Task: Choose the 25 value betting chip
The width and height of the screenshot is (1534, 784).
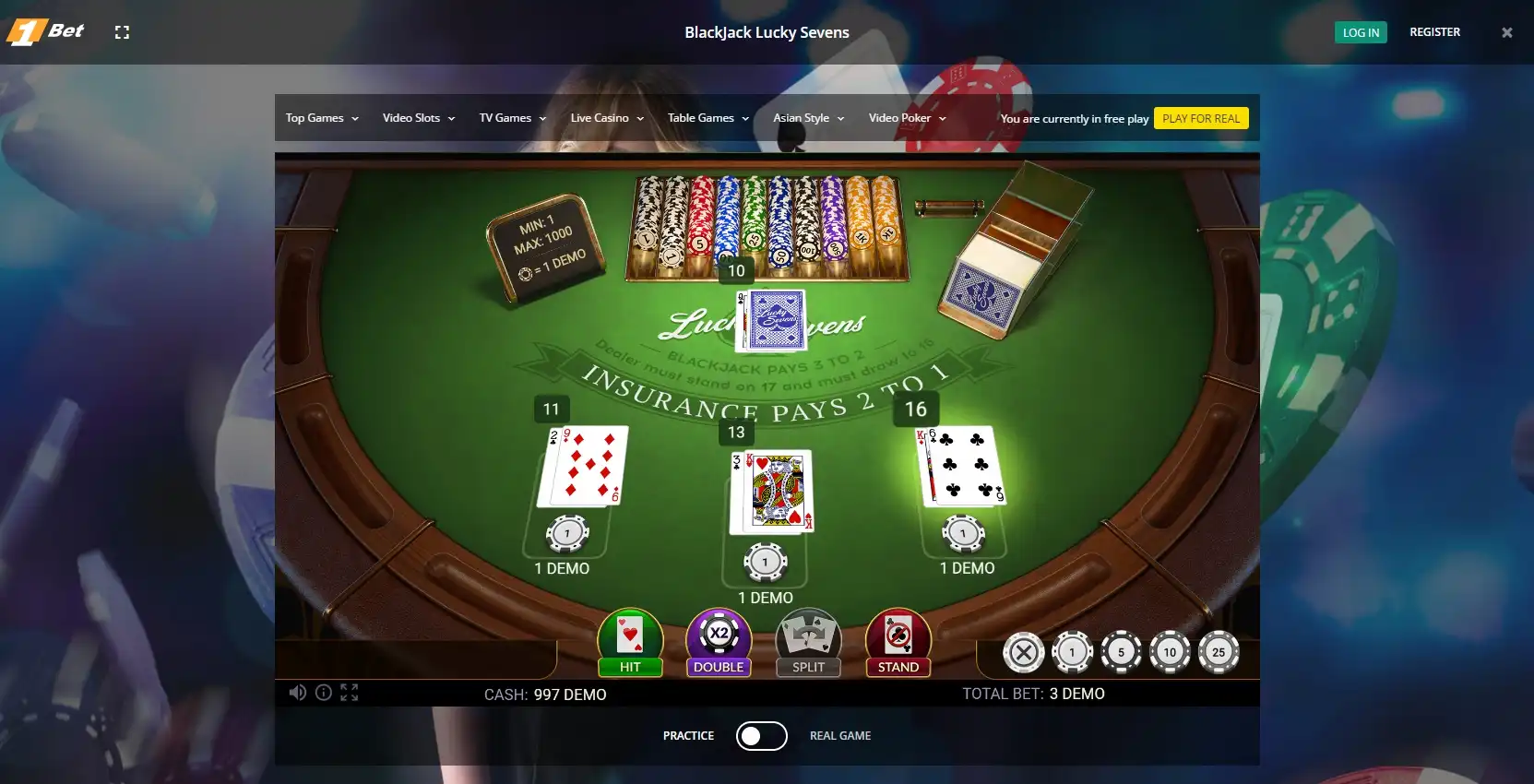Action: tap(1219, 652)
